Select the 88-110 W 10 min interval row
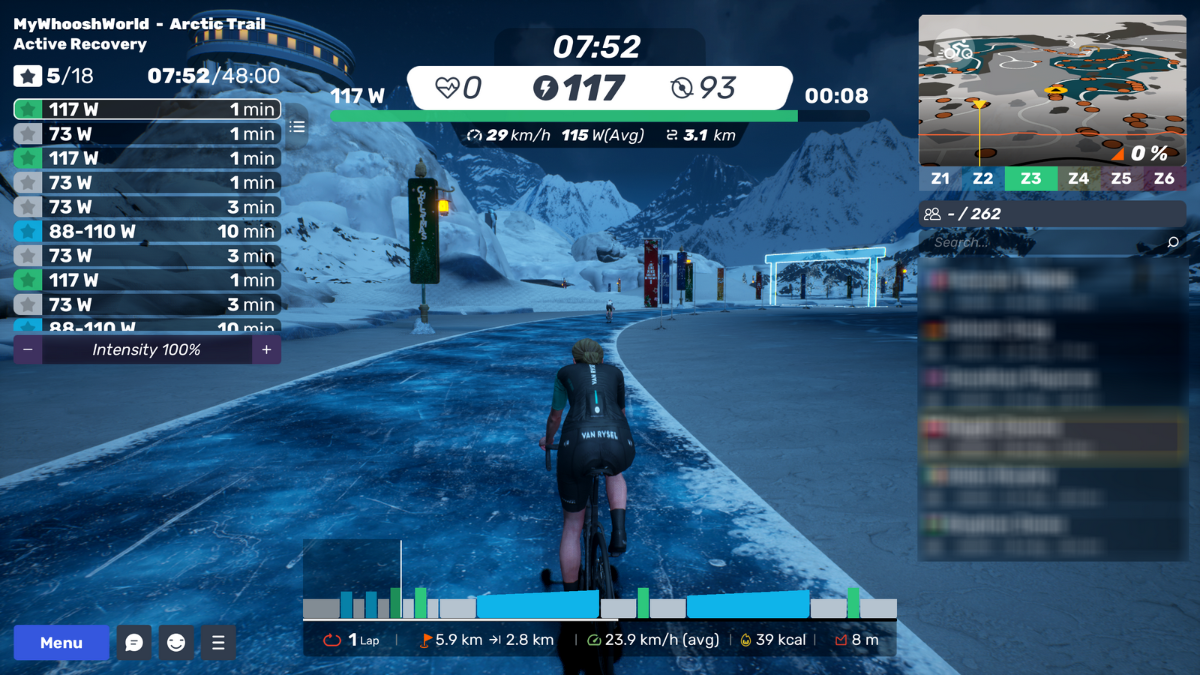 point(147,231)
